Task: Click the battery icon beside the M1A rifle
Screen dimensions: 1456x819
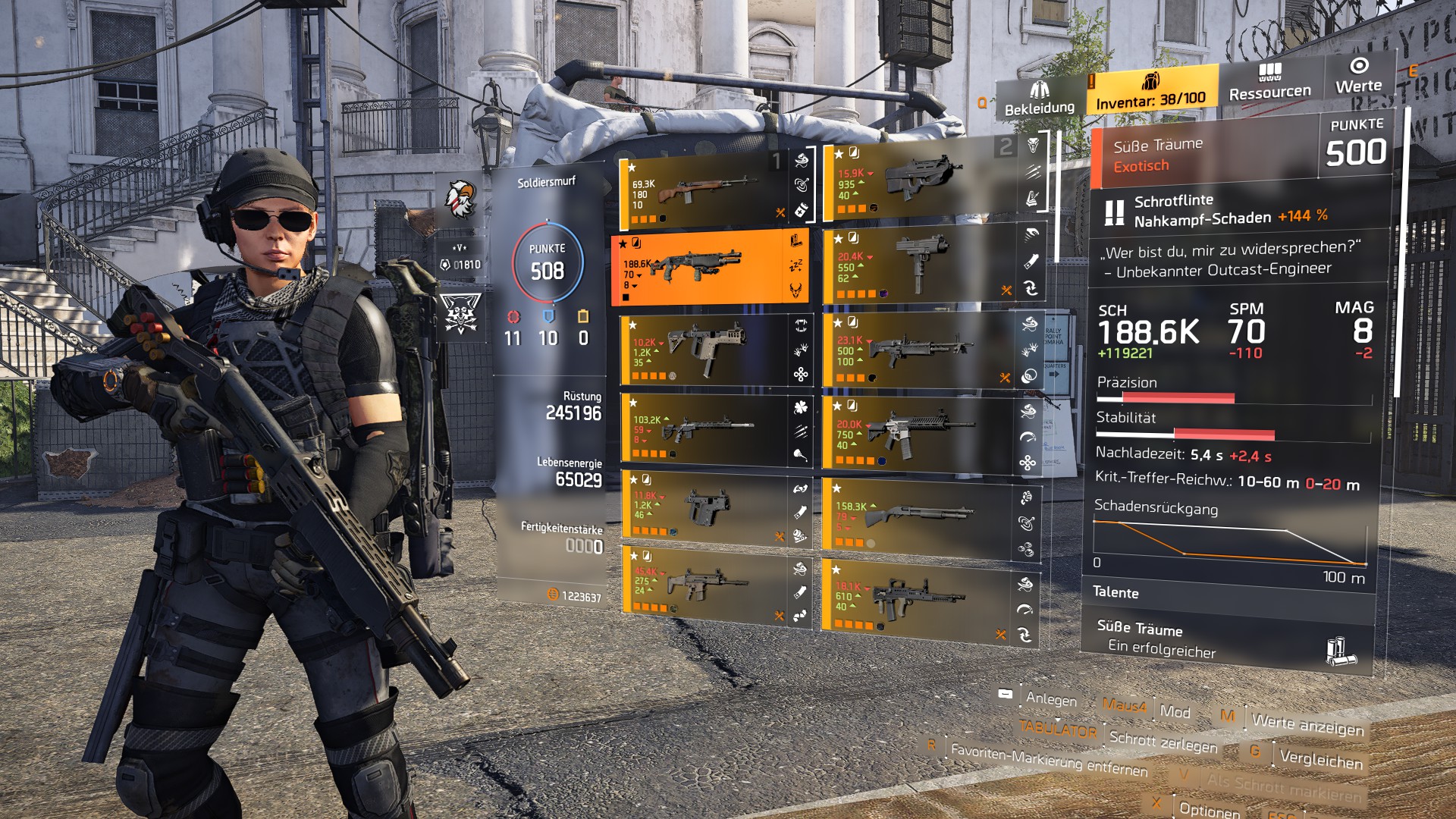Action: 801,211
